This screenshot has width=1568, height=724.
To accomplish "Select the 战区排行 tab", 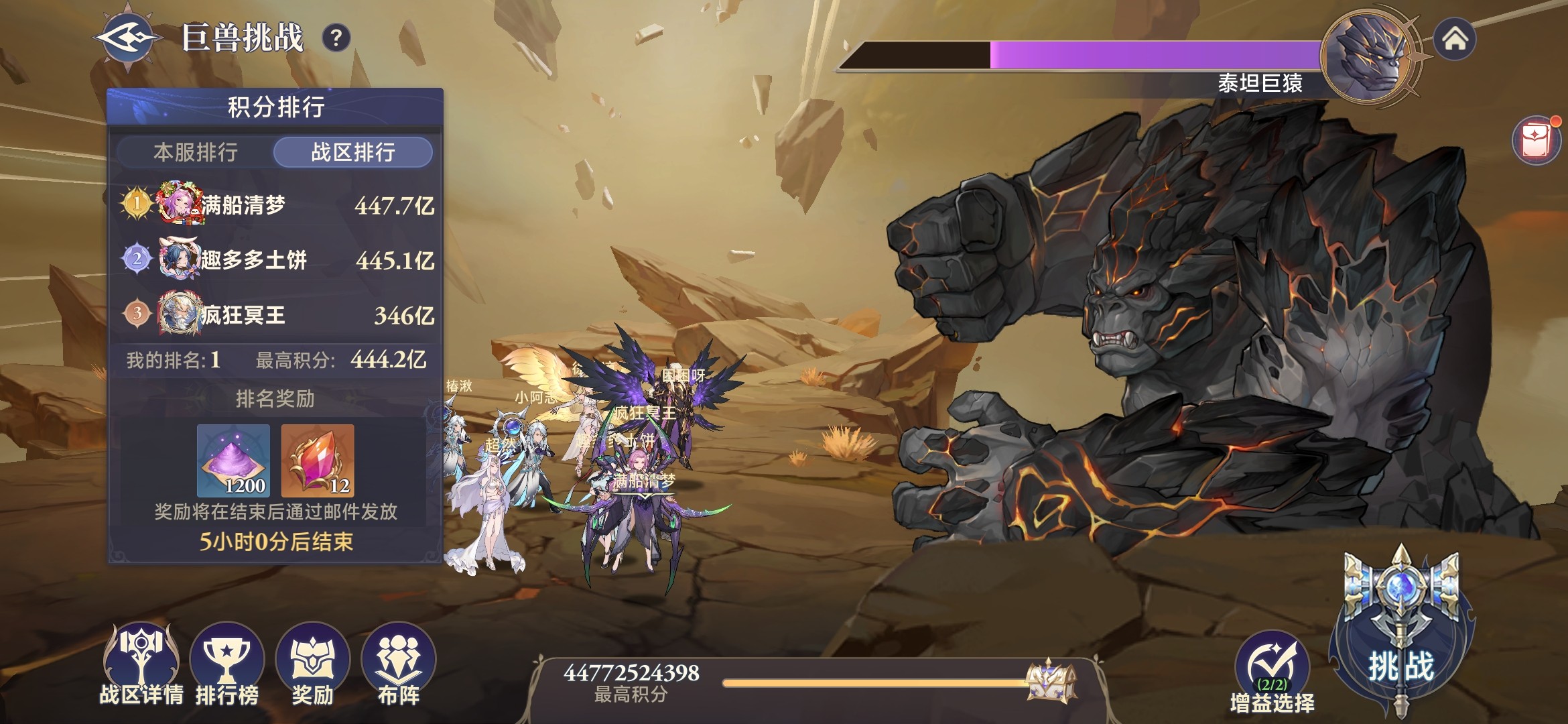I will [353, 153].
